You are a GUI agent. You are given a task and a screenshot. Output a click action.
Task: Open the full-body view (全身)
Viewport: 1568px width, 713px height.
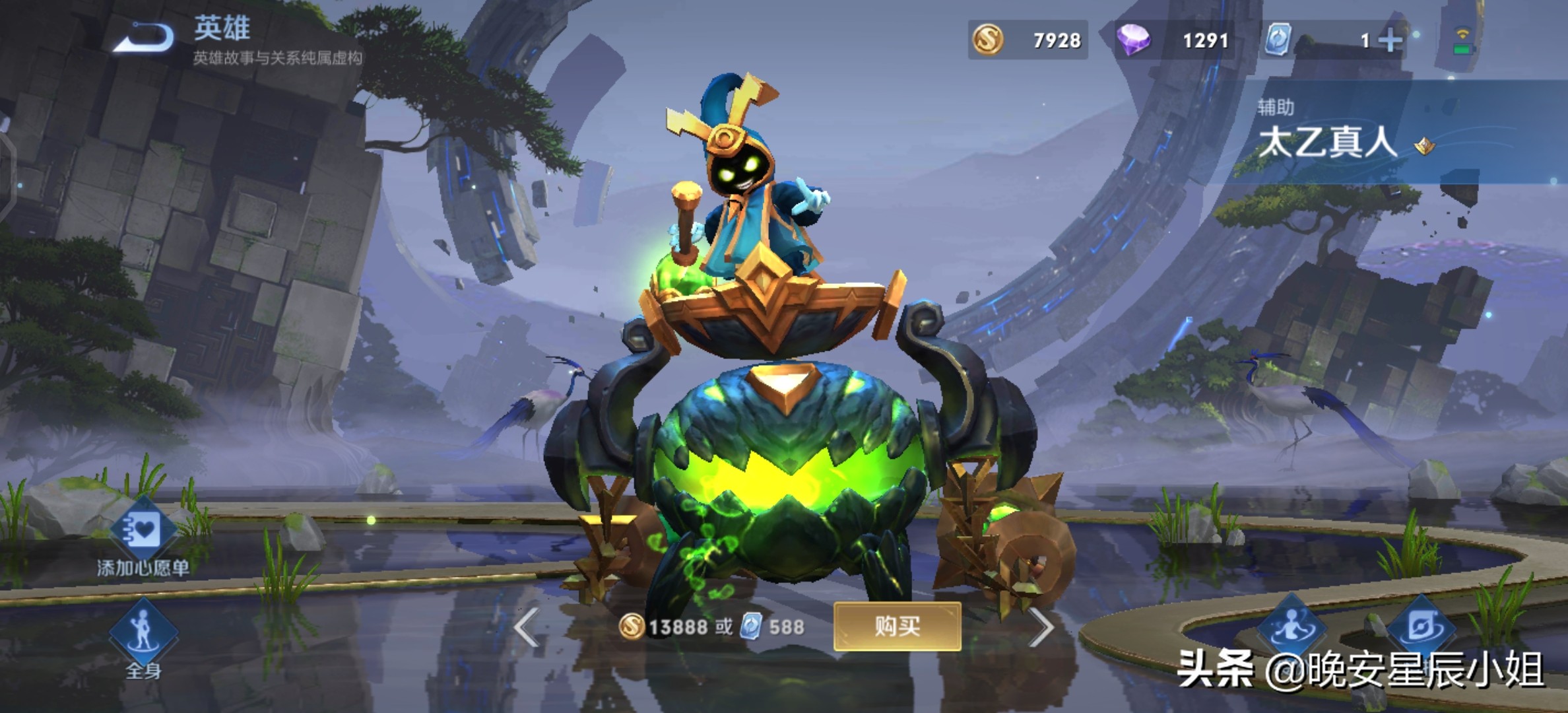(x=143, y=632)
